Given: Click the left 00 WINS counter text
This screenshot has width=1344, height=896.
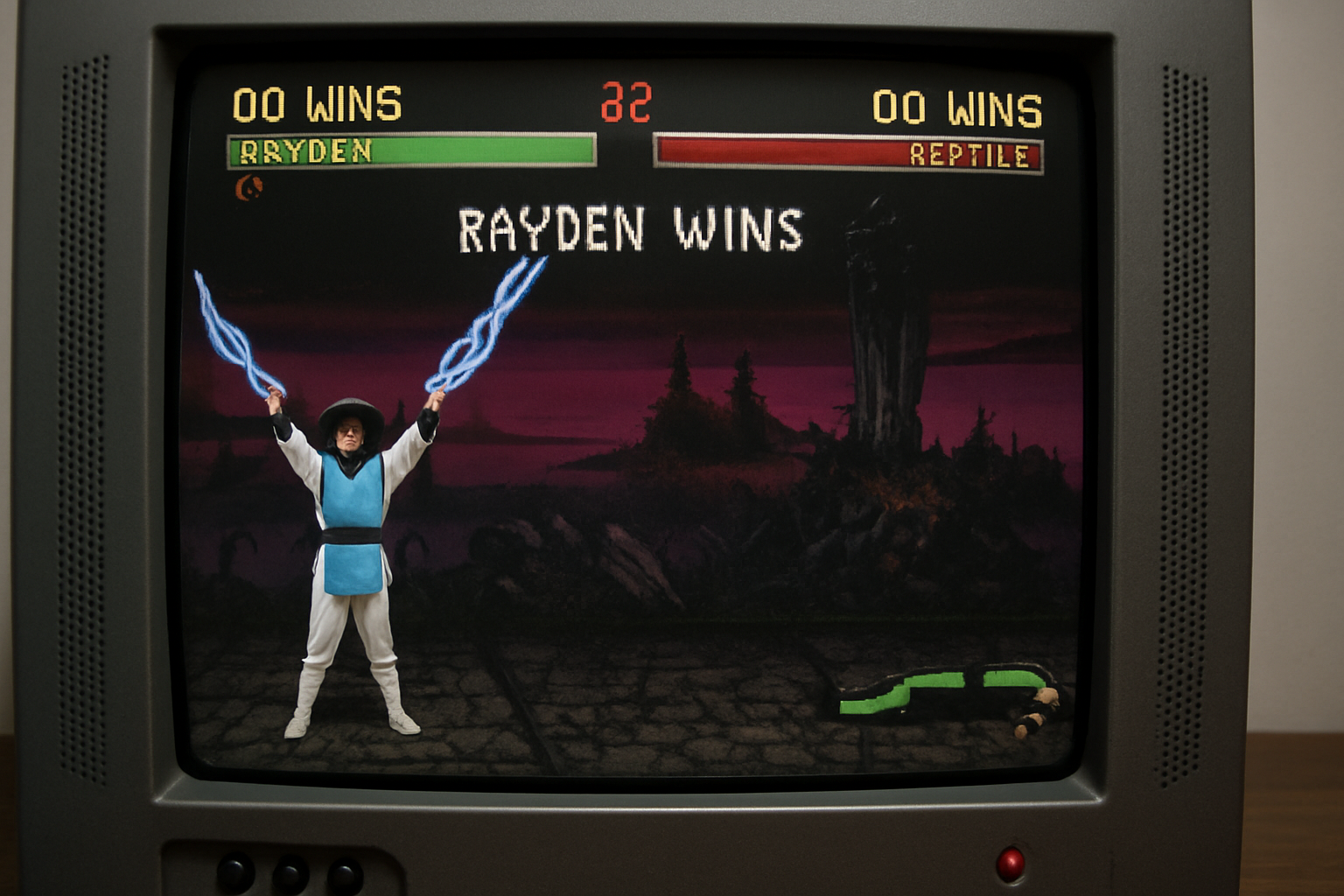Looking at the screenshot, I should point(315,105).
